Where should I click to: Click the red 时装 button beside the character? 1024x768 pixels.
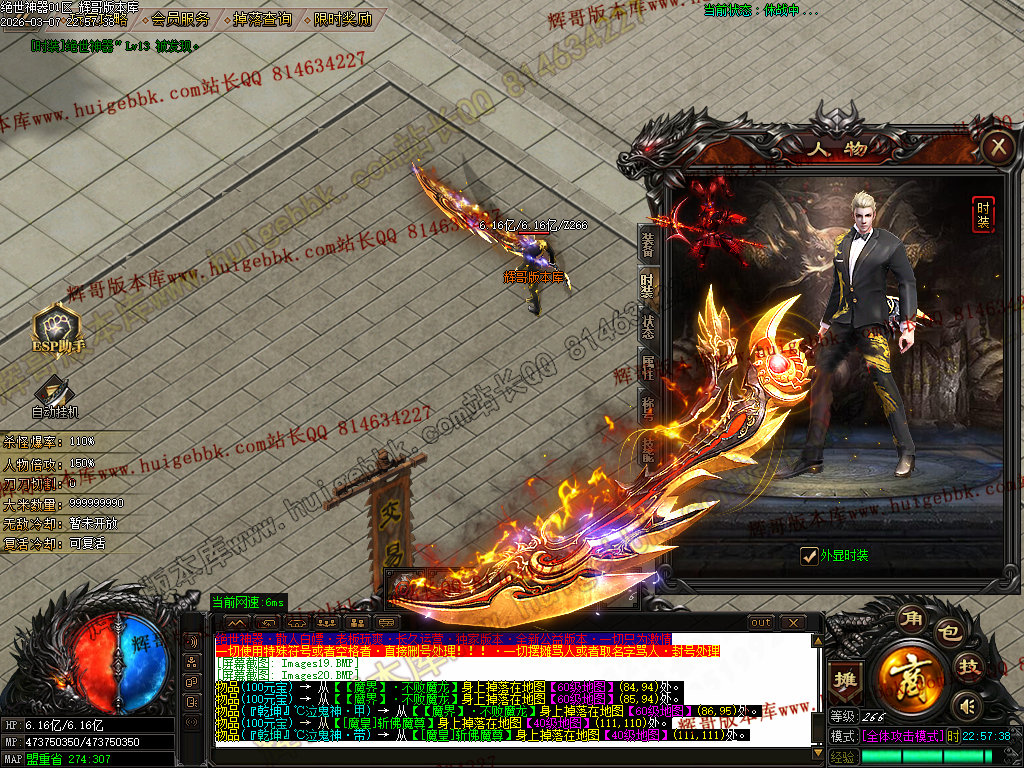984,214
